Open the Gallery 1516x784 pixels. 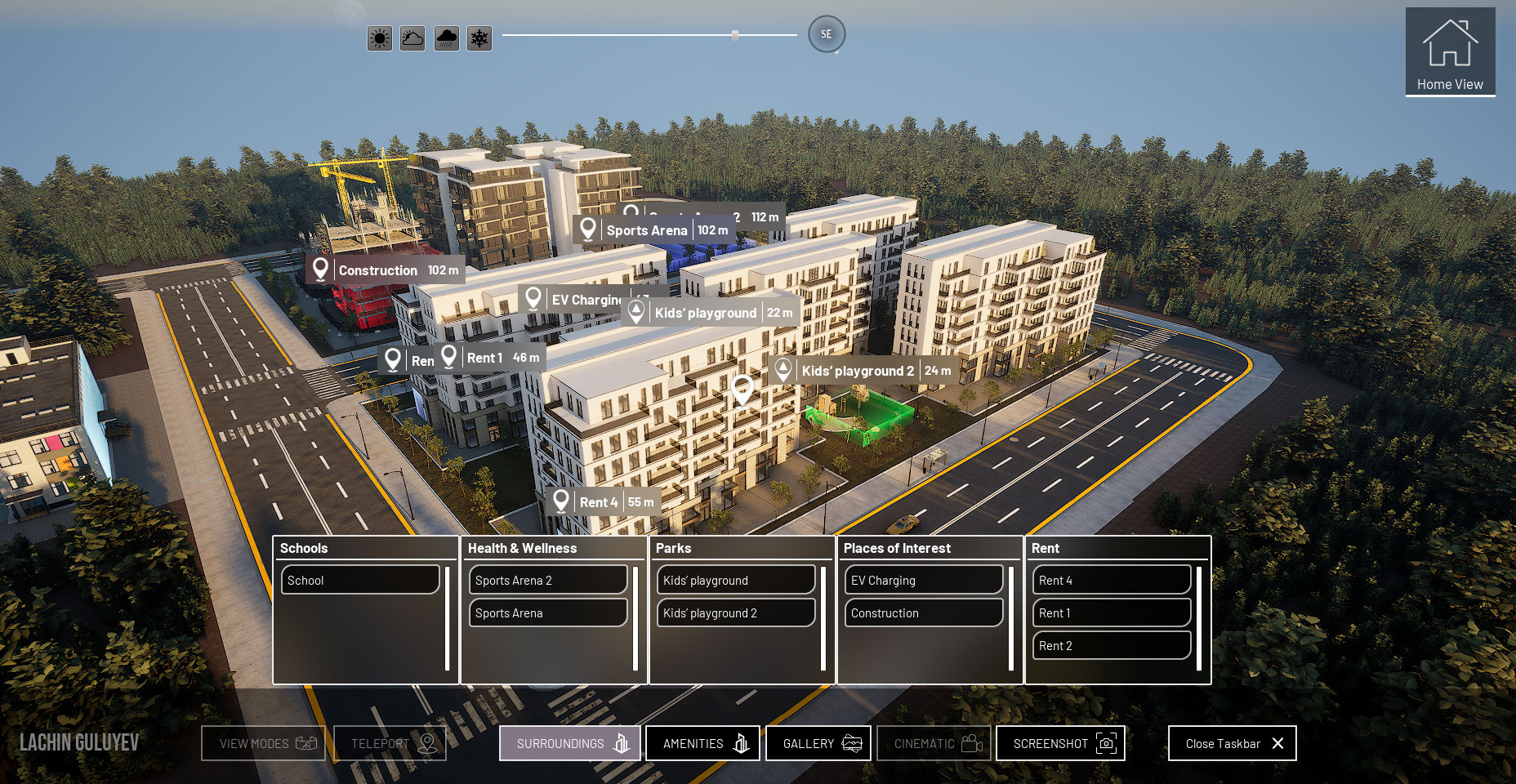click(x=818, y=743)
